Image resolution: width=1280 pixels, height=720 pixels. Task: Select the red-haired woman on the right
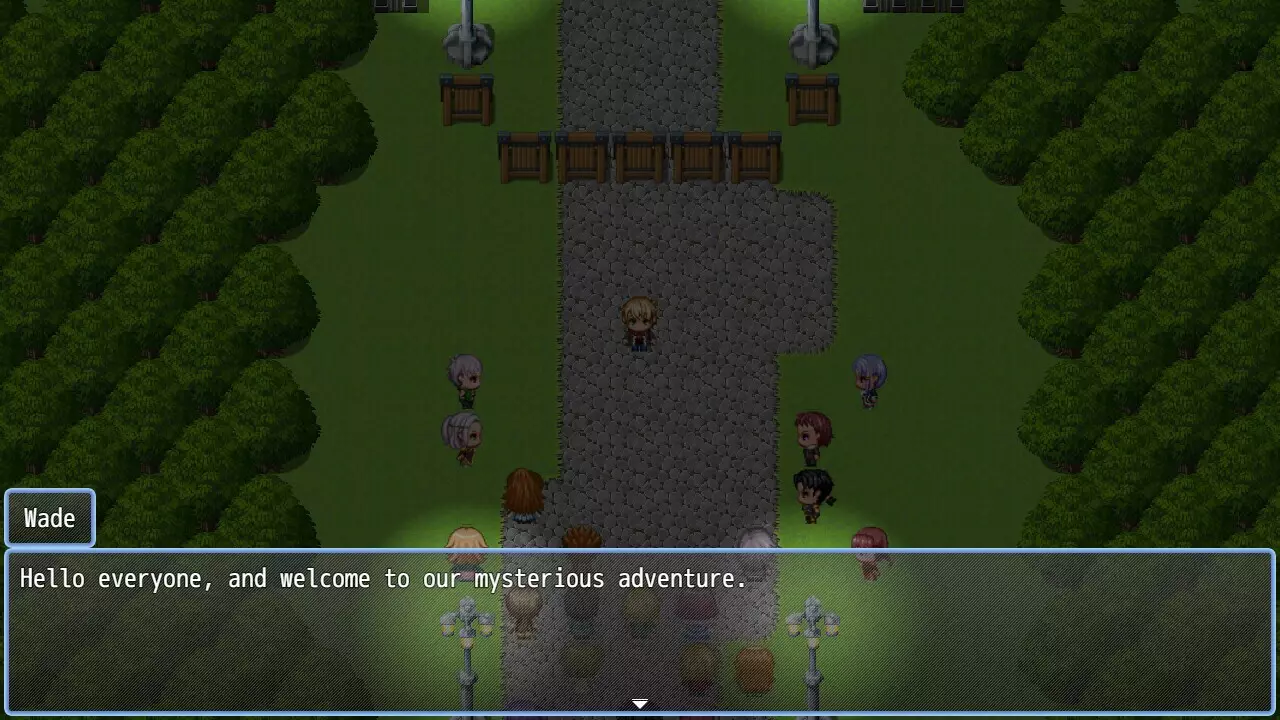812,432
